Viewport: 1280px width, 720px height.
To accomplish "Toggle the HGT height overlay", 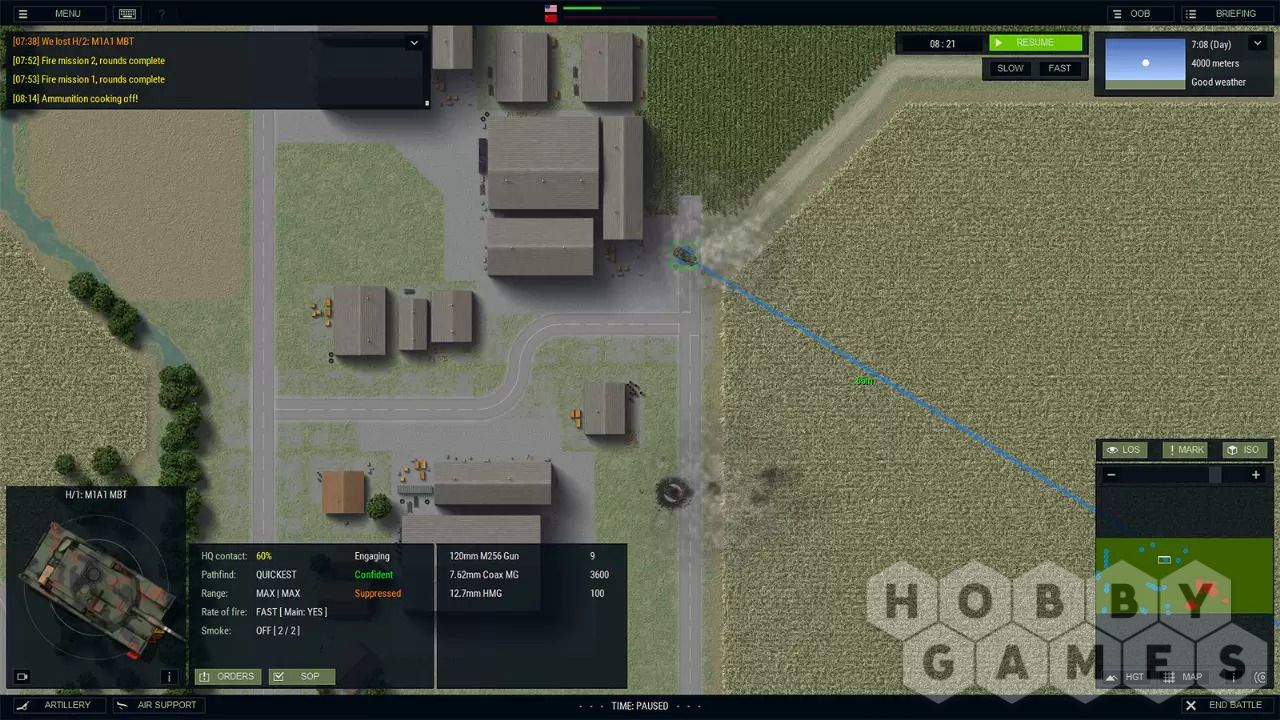I will pos(1125,677).
